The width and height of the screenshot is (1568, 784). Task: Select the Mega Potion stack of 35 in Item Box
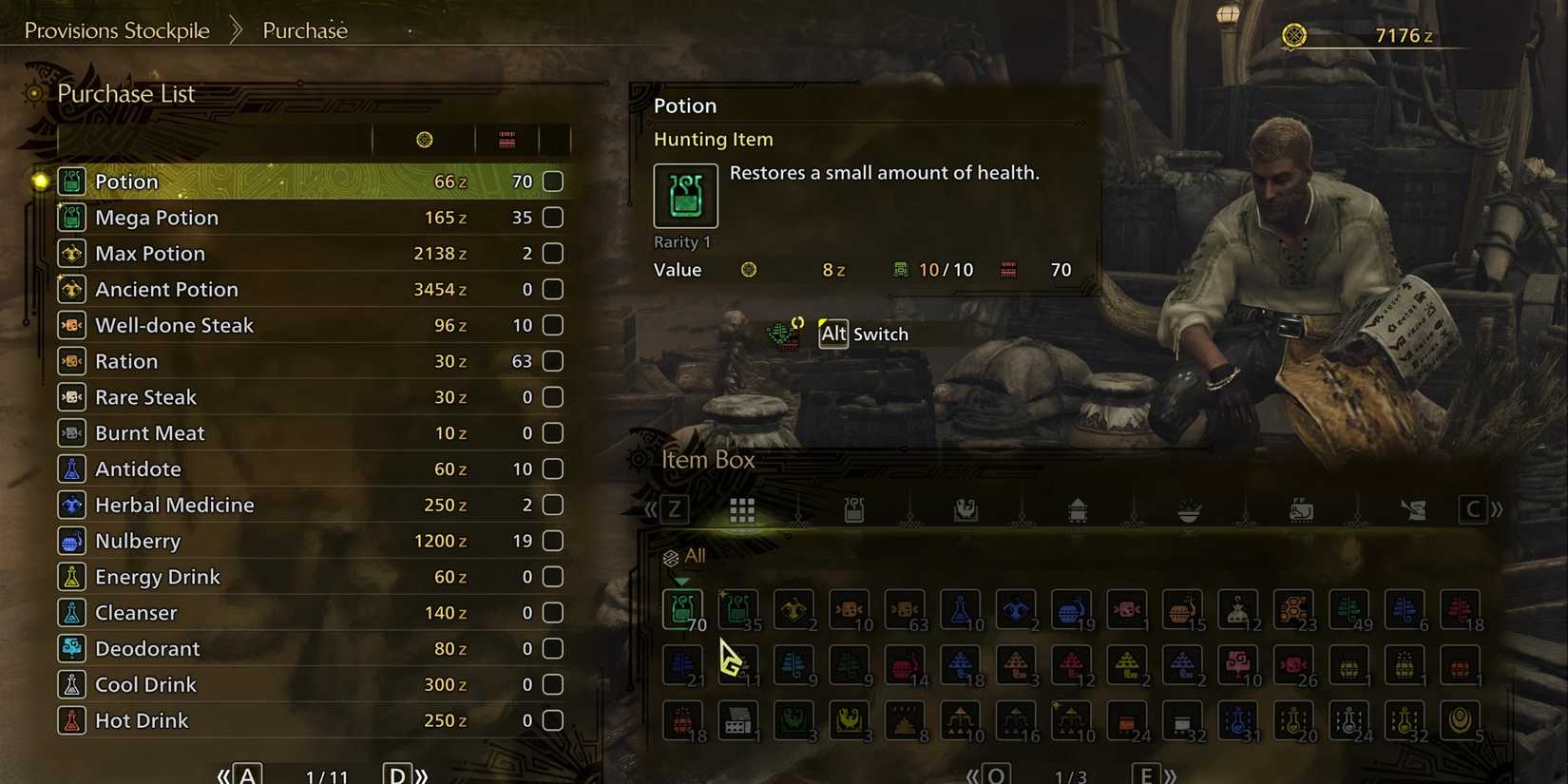[x=738, y=610]
